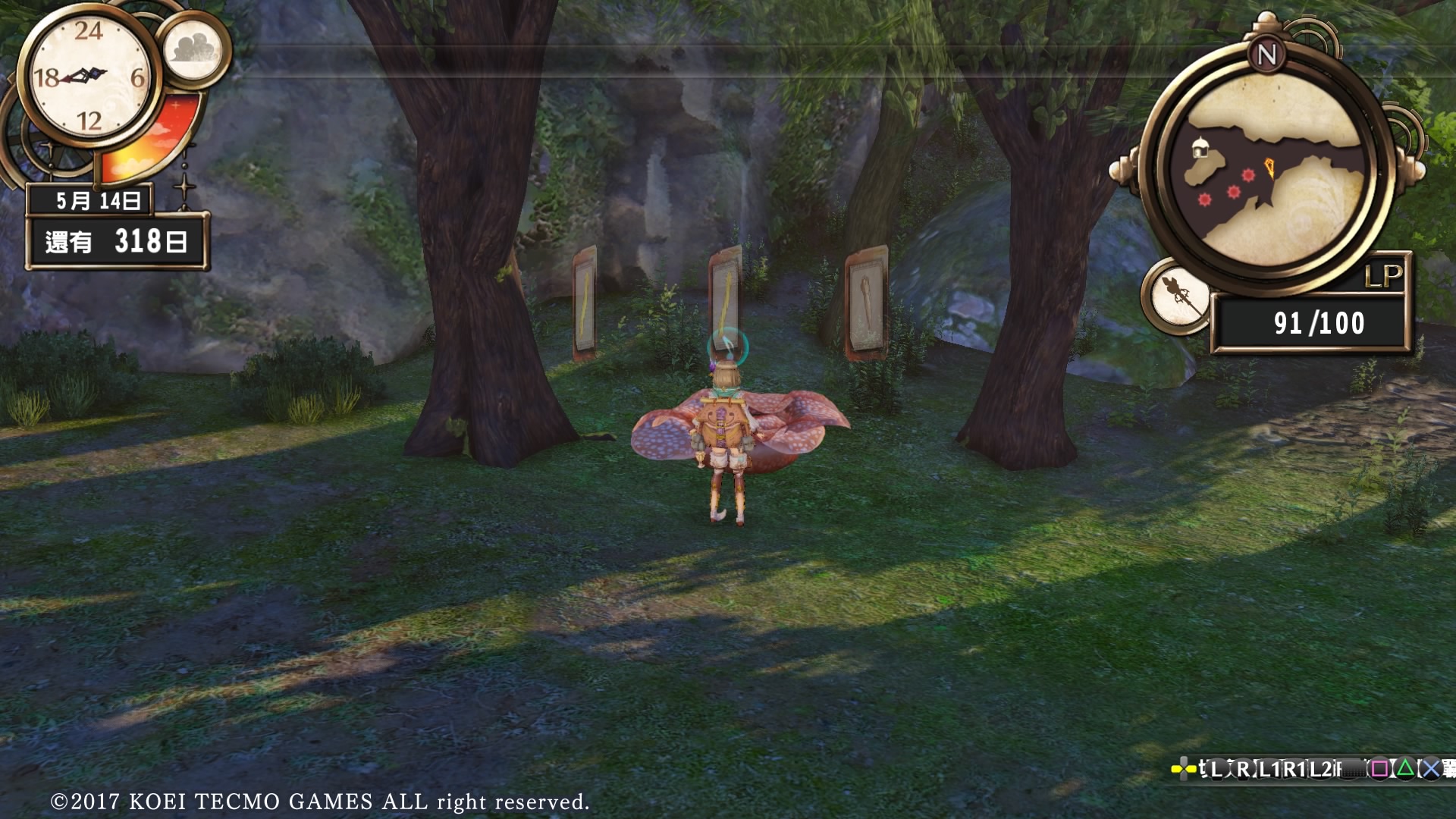Click the gathering staff icon
Image resolution: width=1456 pixels, height=819 pixels.
click(1178, 296)
